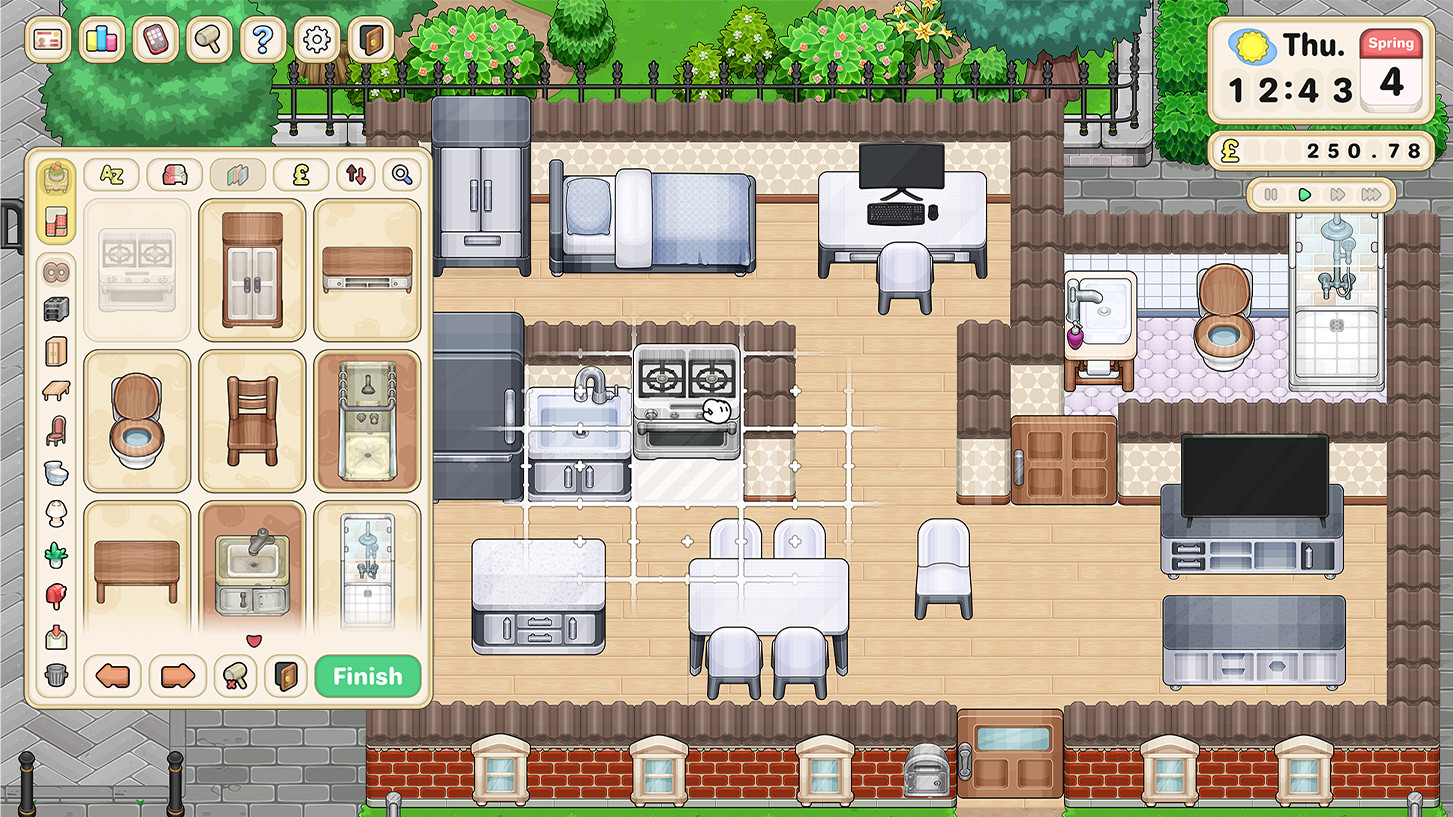
Task: Select the favorited sink thumbnail
Action: [252, 572]
